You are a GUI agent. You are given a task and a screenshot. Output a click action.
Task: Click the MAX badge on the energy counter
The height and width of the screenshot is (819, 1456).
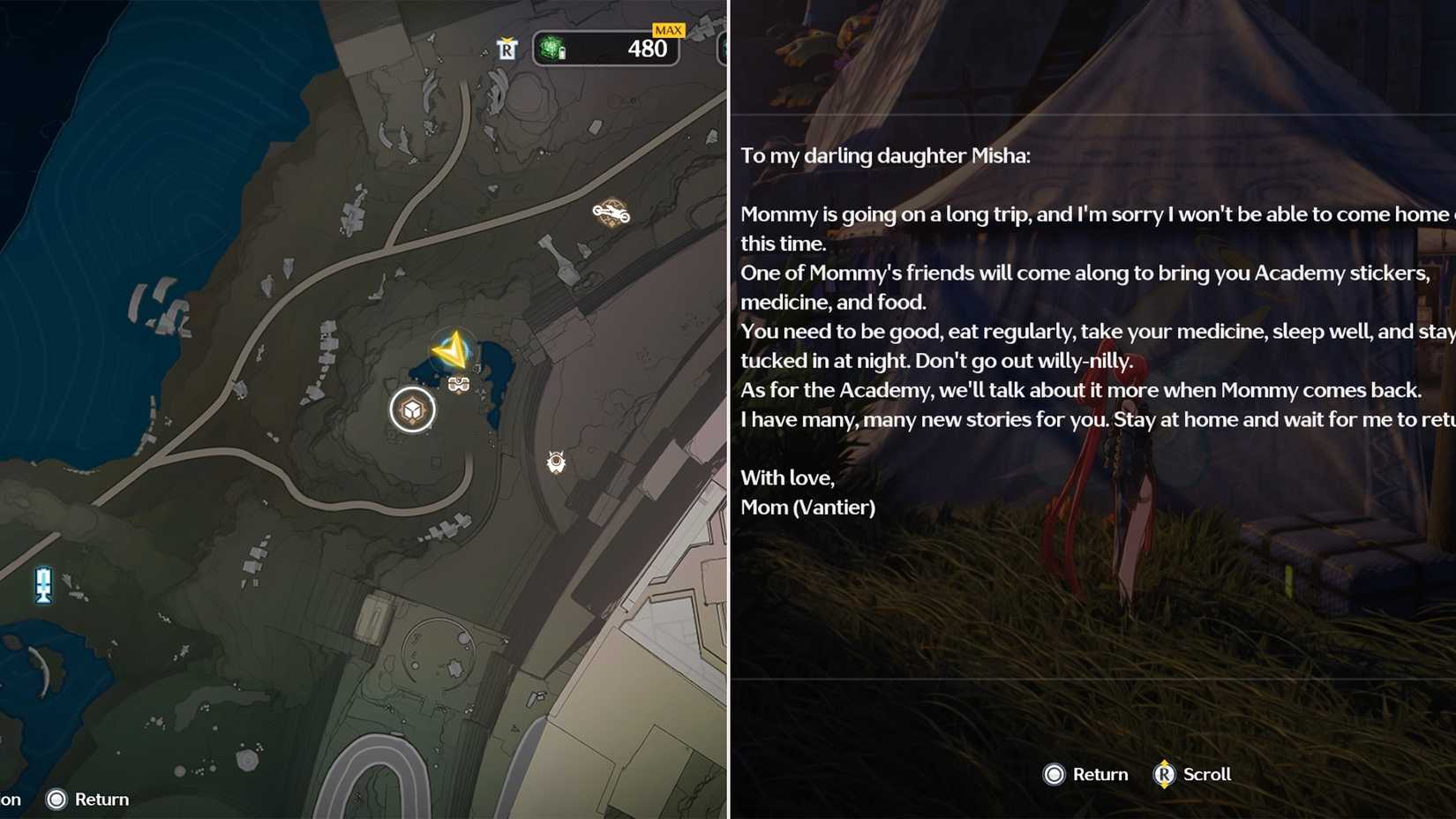[669, 29]
